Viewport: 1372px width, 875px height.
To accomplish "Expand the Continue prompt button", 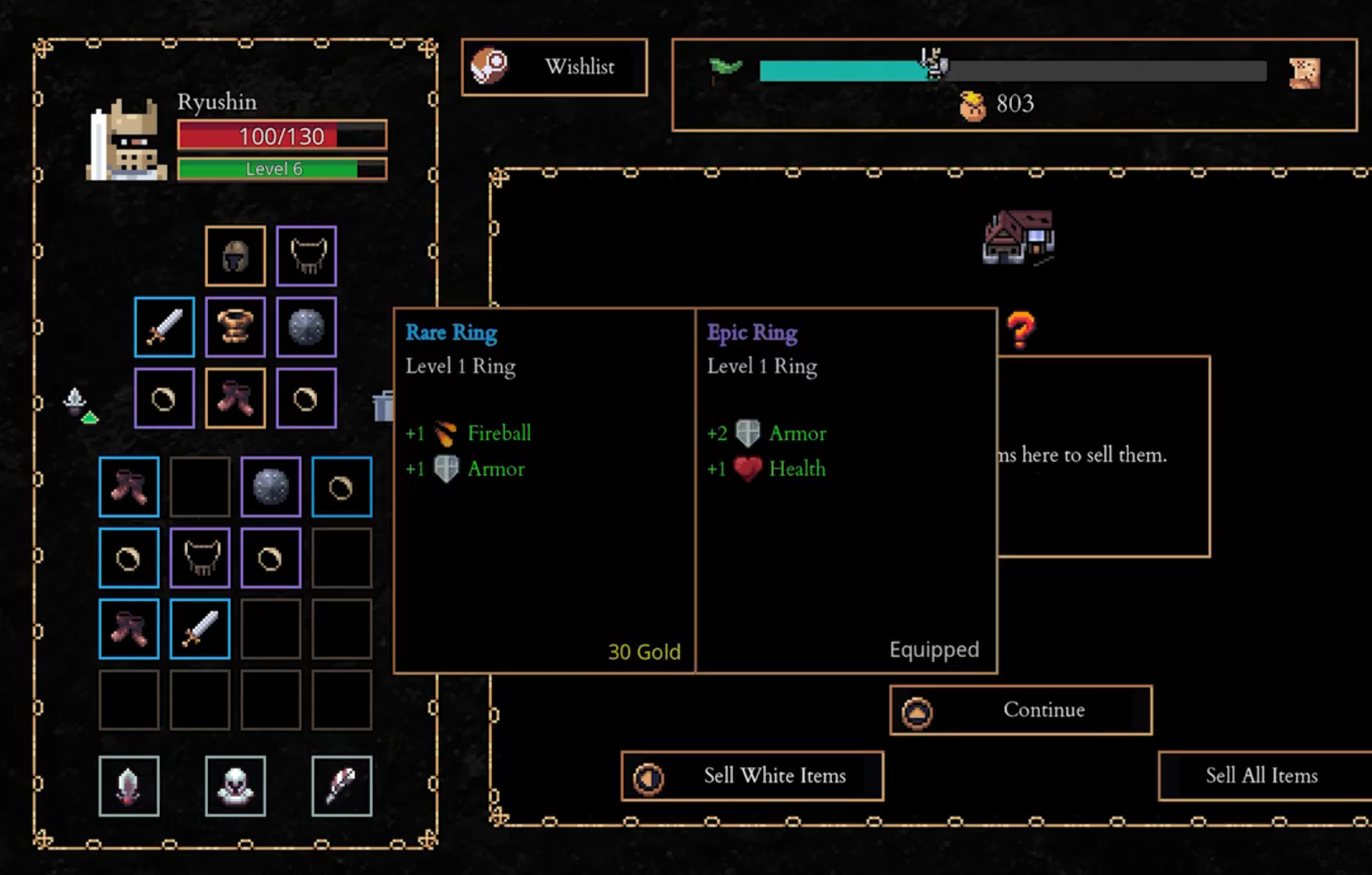I will pos(1020,710).
